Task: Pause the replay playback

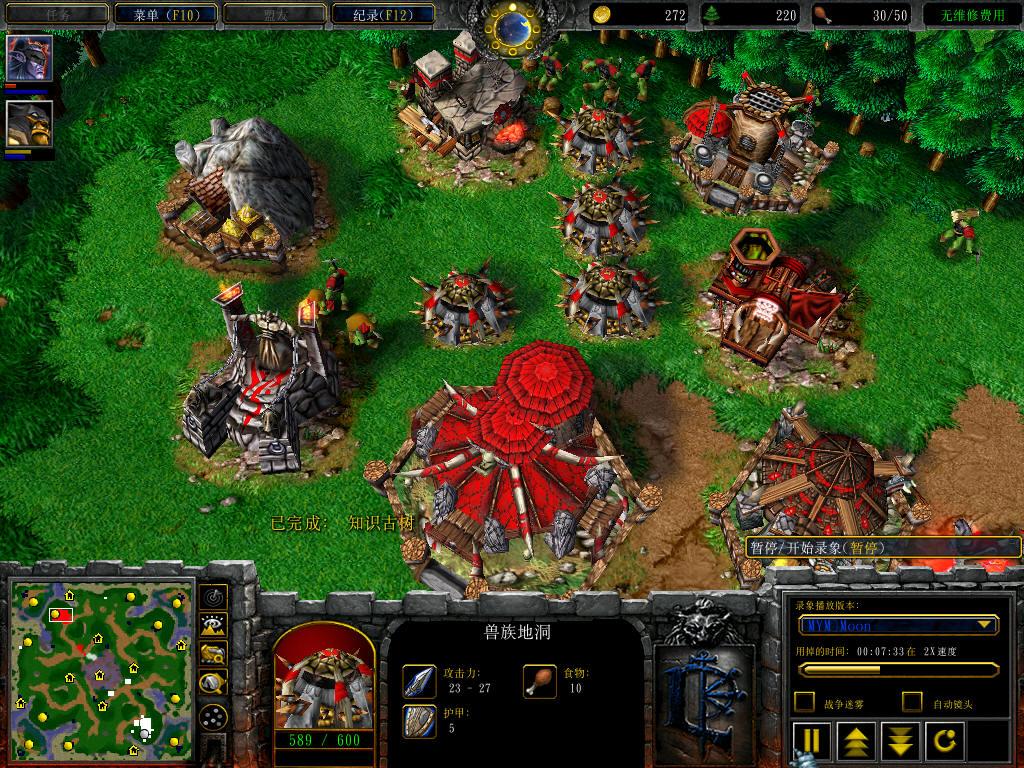Action: click(x=812, y=742)
